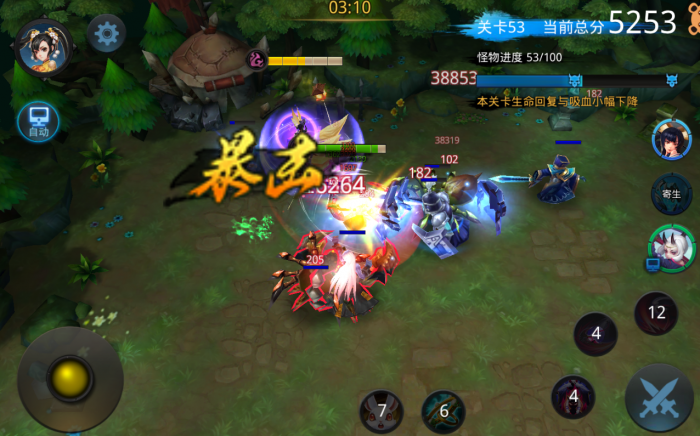The image size is (700, 436).
Task: Use the teal skill showing 6
Action: (443, 411)
